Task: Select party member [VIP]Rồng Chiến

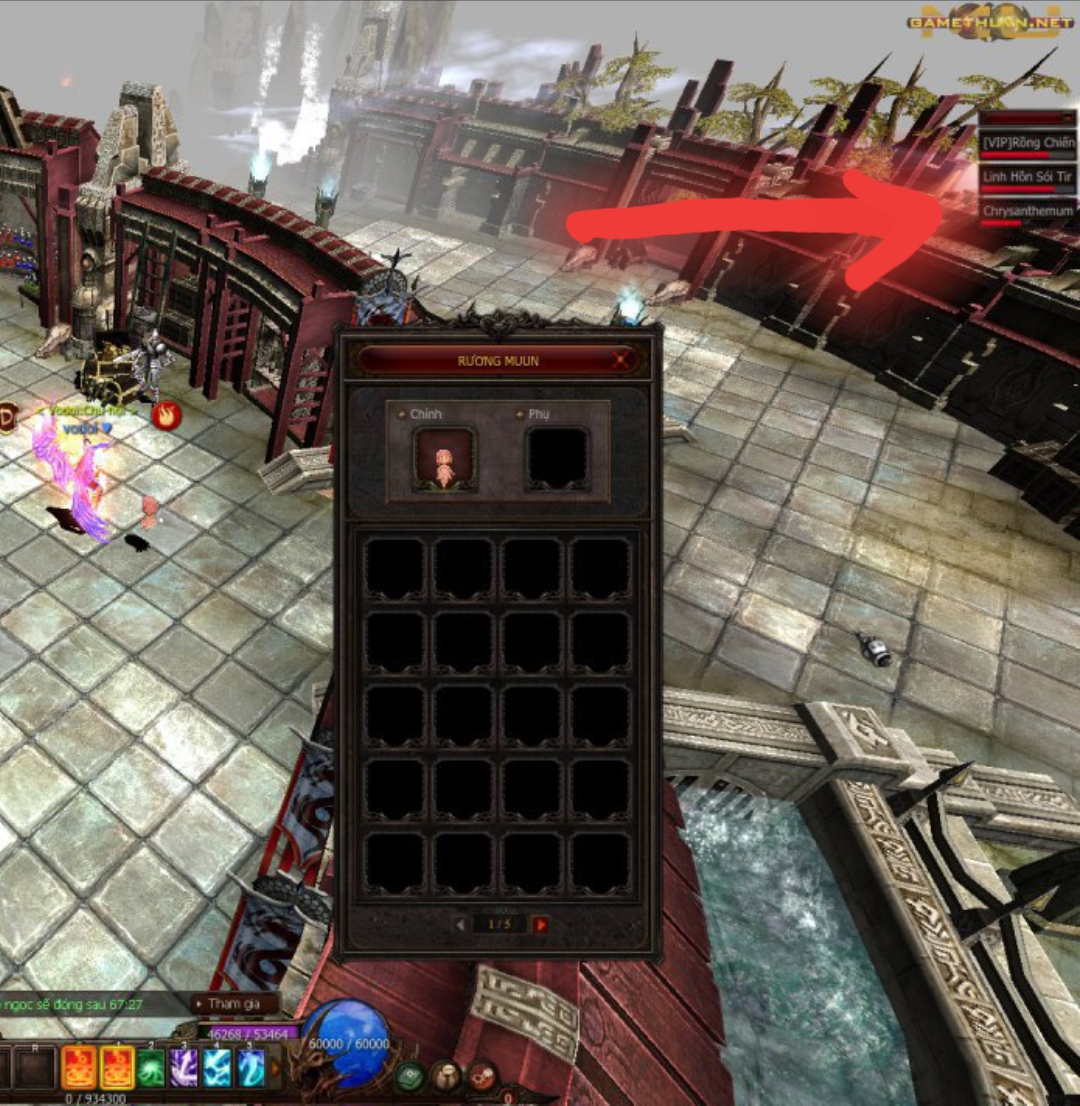Action: point(1027,144)
